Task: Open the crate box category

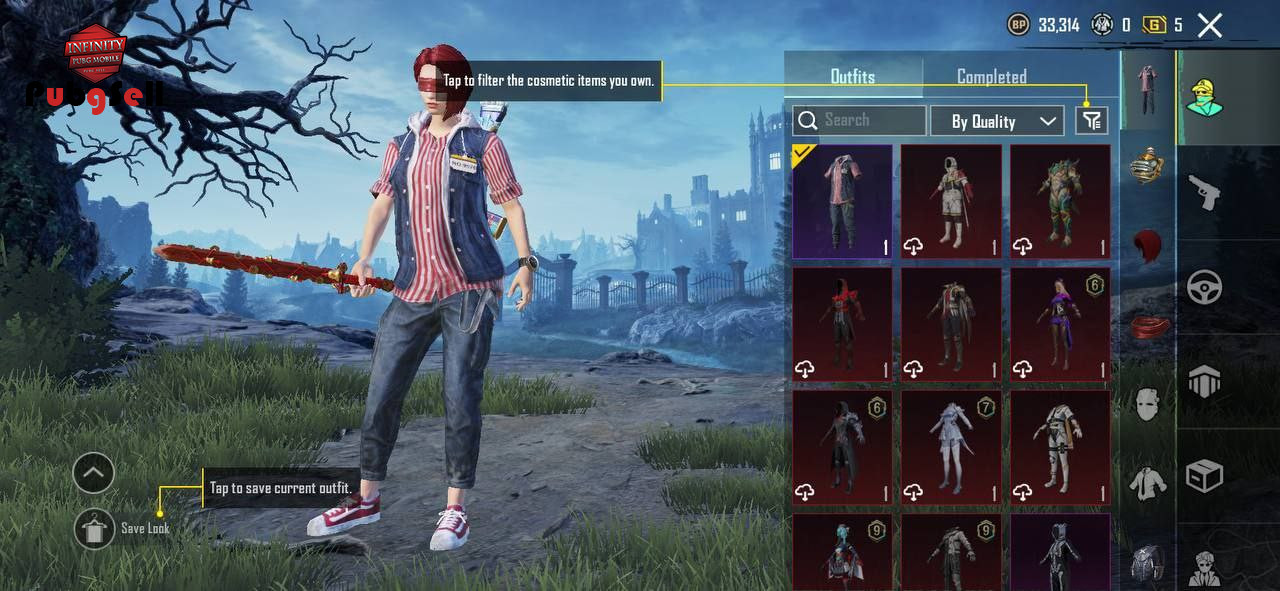Action: point(1205,476)
